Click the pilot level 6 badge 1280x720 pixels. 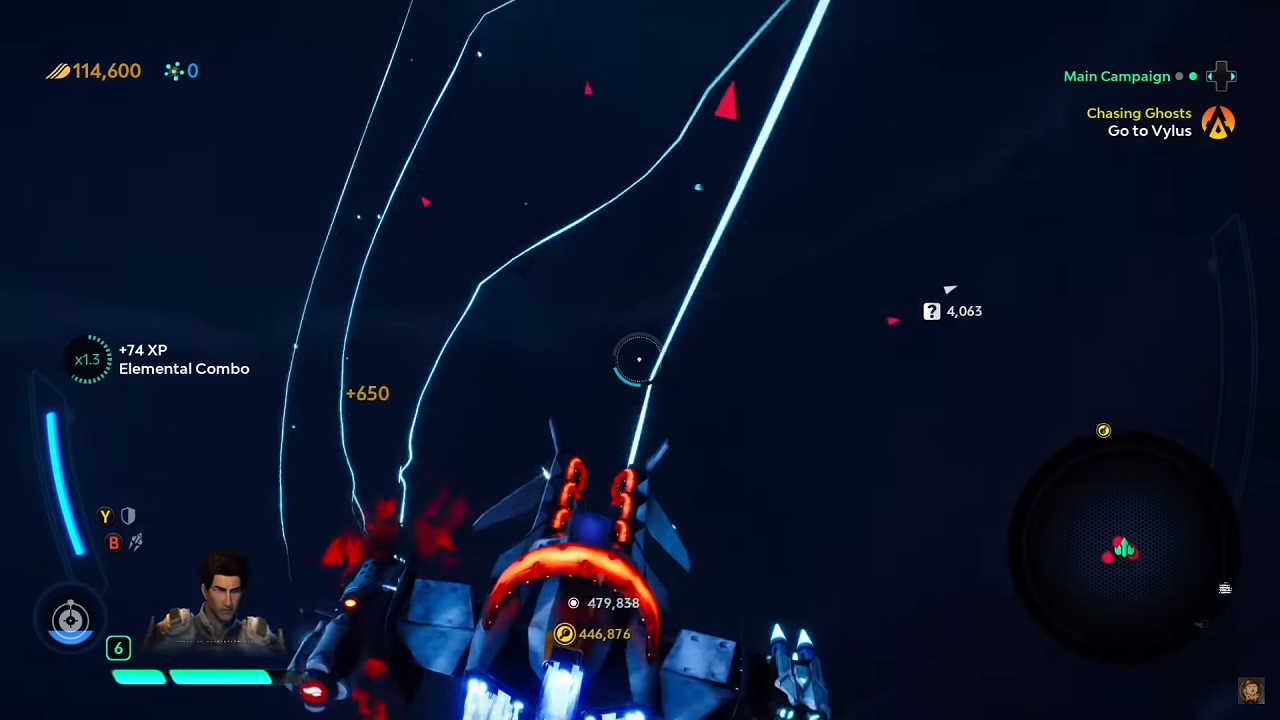(x=118, y=648)
